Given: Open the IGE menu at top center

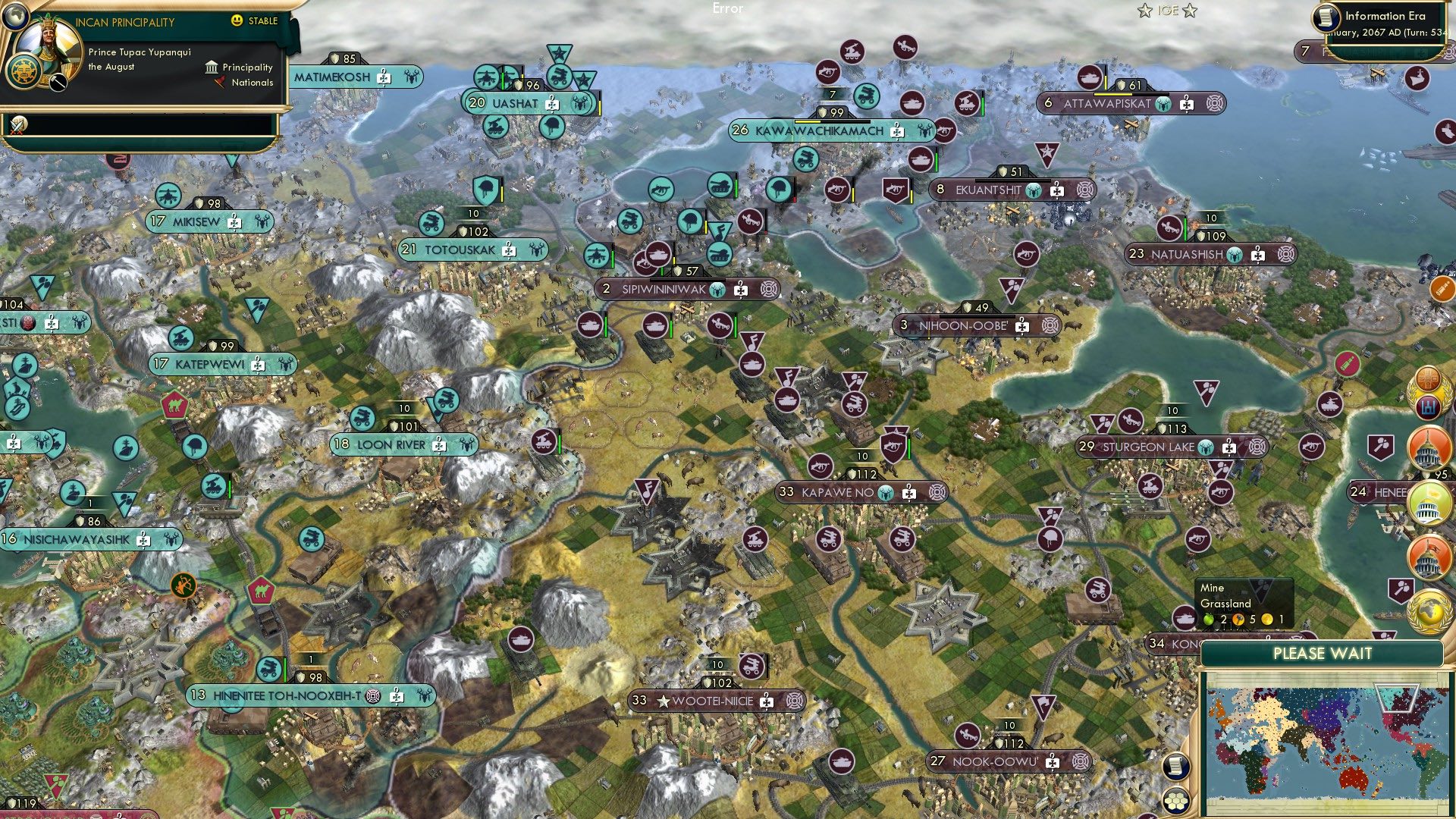Looking at the screenshot, I should [x=1166, y=11].
